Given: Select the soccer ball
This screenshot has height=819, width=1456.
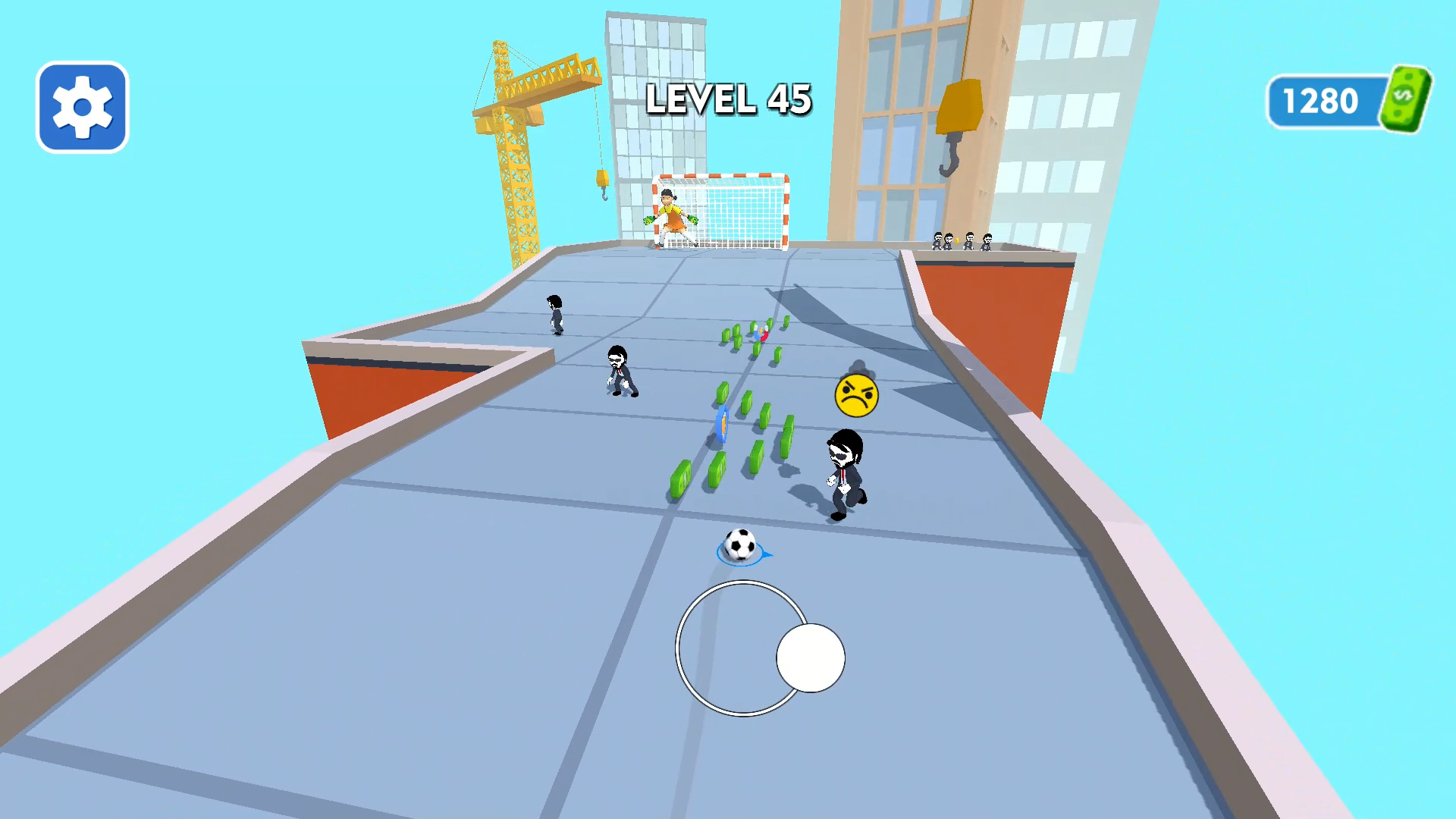Looking at the screenshot, I should (739, 543).
